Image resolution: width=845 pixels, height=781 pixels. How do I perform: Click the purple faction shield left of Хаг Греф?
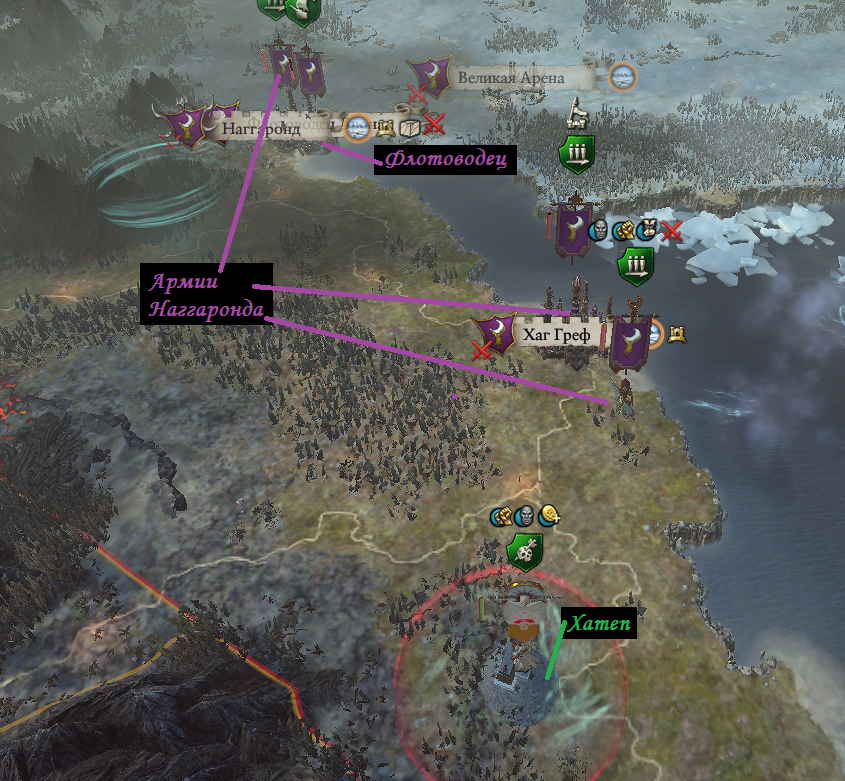[x=497, y=335]
